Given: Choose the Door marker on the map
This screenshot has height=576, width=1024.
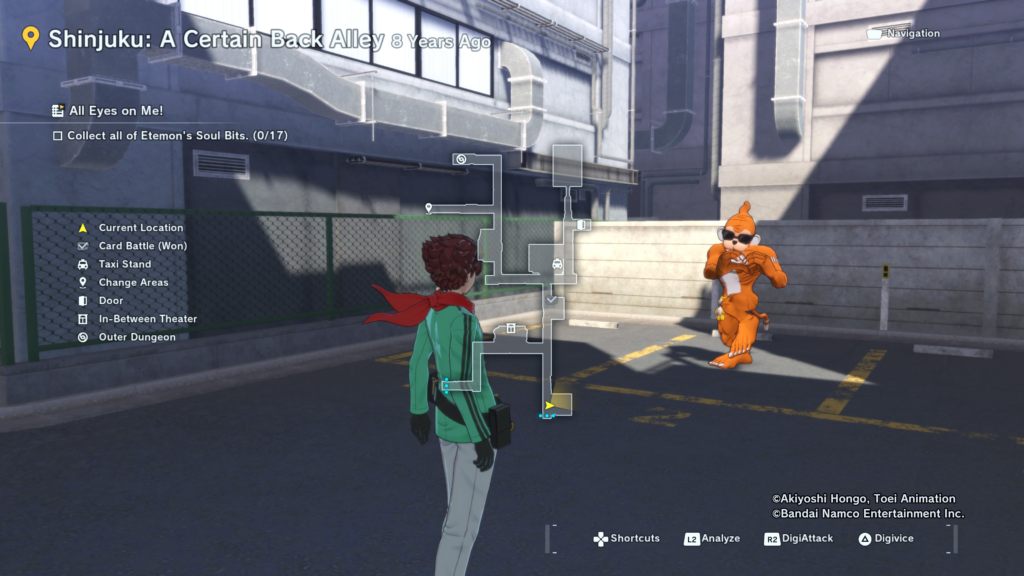Looking at the screenshot, I should click(x=582, y=225).
